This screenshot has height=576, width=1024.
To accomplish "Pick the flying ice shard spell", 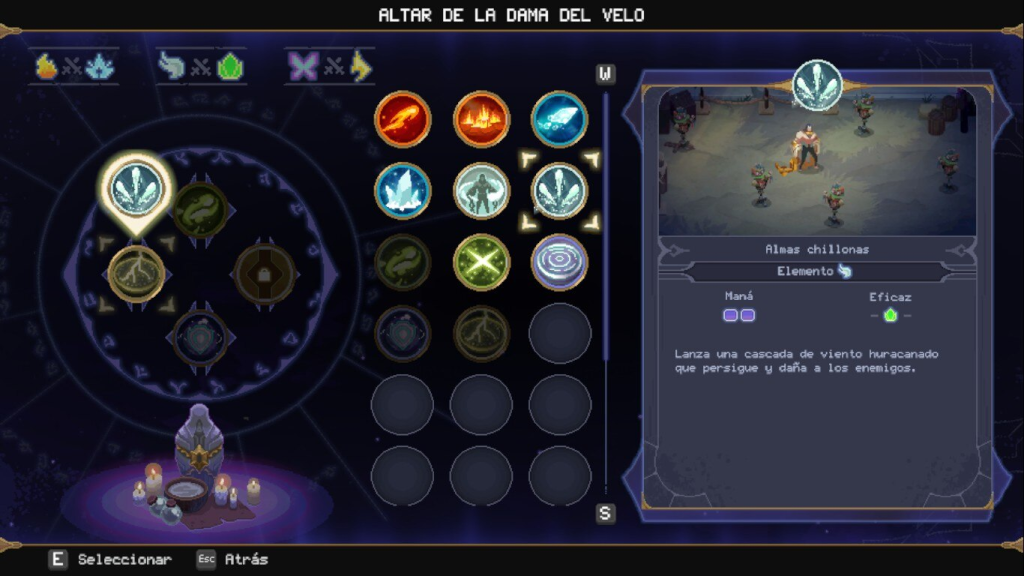I will click(559, 120).
